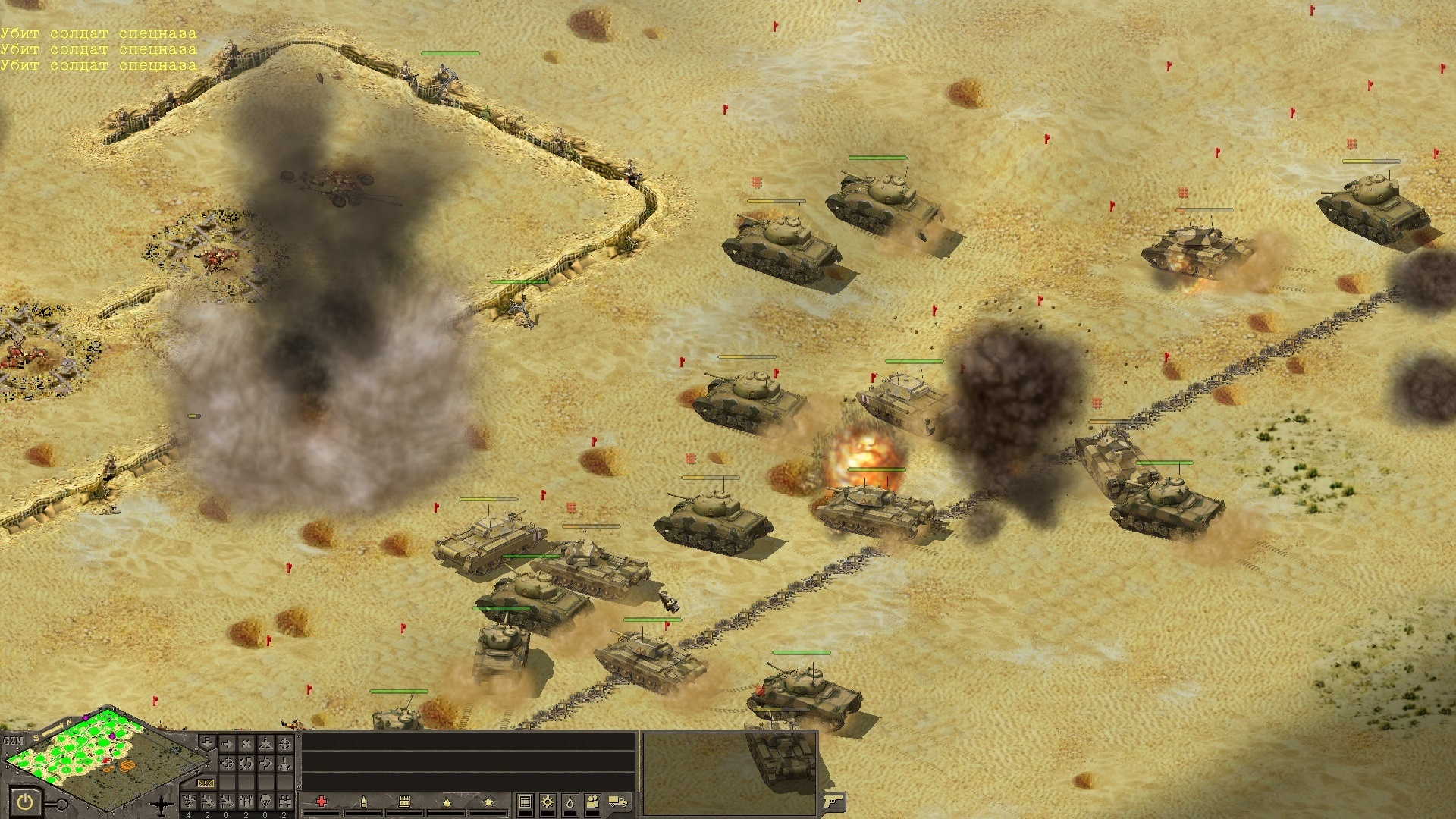Image resolution: width=1456 pixels, height=819 pixels.
Task: Activate the X stop command
Action: click(246, 744)
